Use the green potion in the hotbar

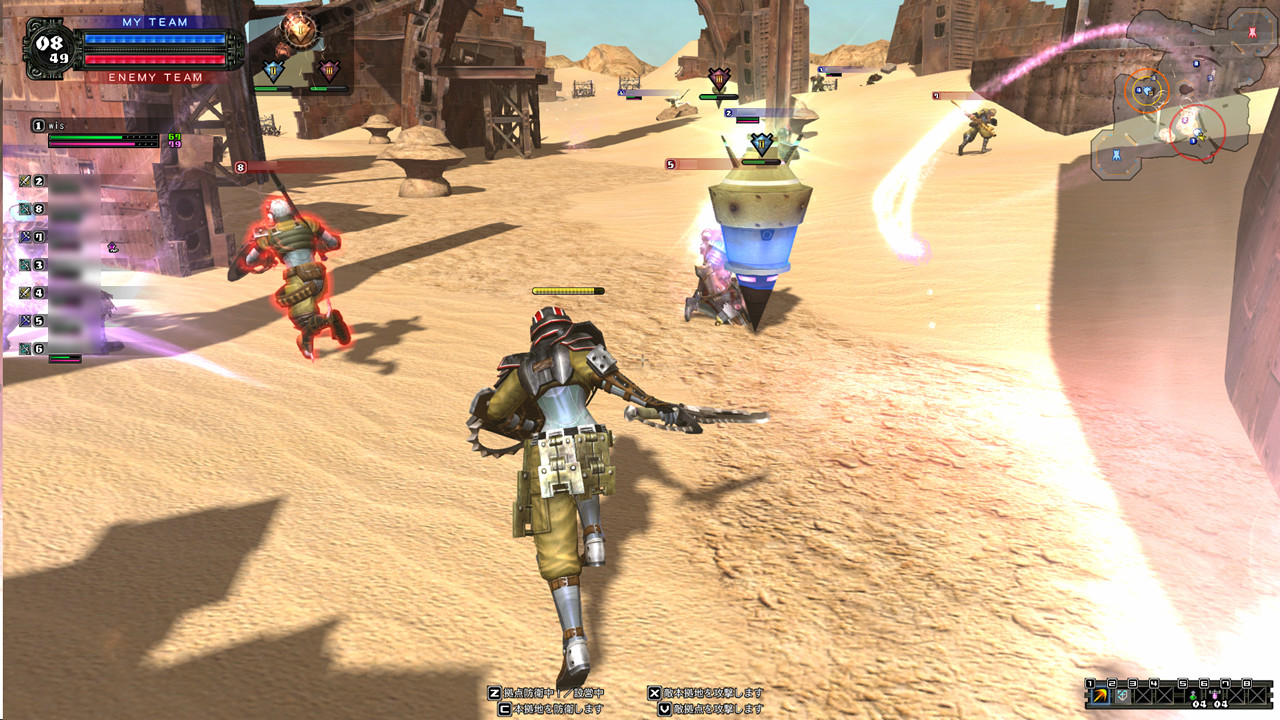(x=1191, y=696)
